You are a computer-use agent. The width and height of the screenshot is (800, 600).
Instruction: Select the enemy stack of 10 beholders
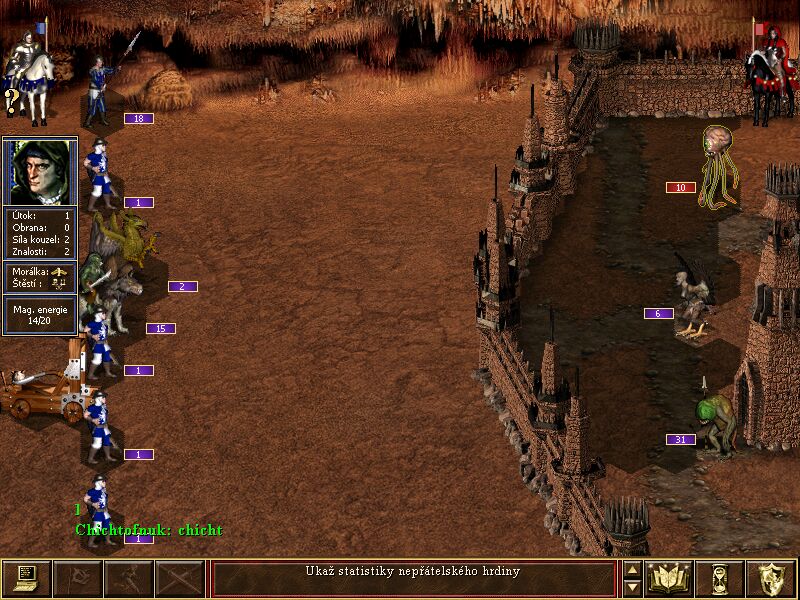coord(719,167)
